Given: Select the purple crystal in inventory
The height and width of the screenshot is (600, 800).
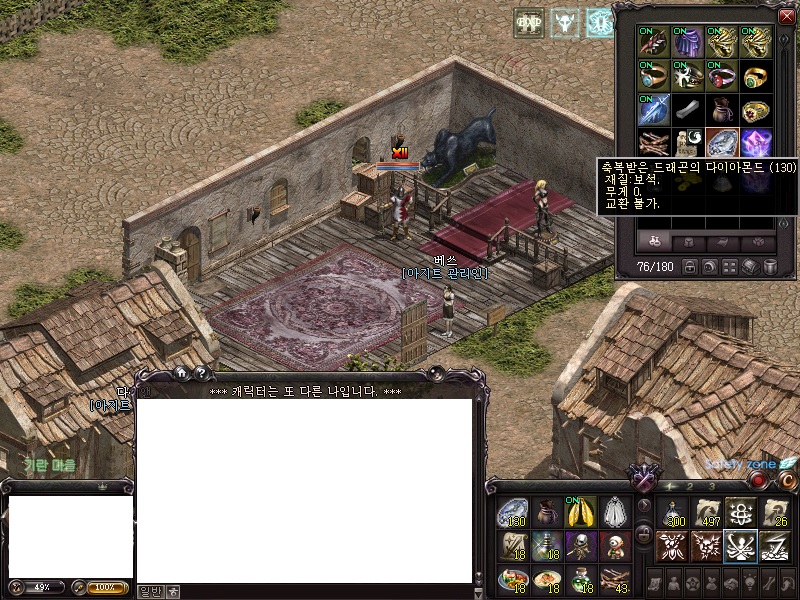Looking at the screenshot, I should [x=756, y=141].
